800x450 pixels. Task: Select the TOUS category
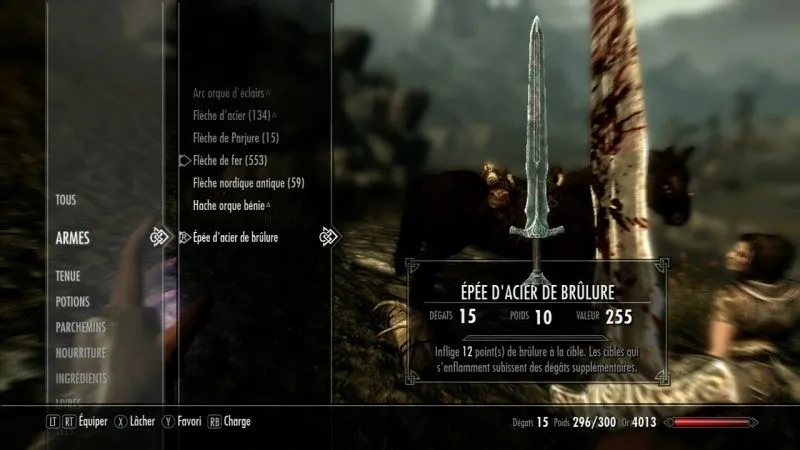coord(66,200)
